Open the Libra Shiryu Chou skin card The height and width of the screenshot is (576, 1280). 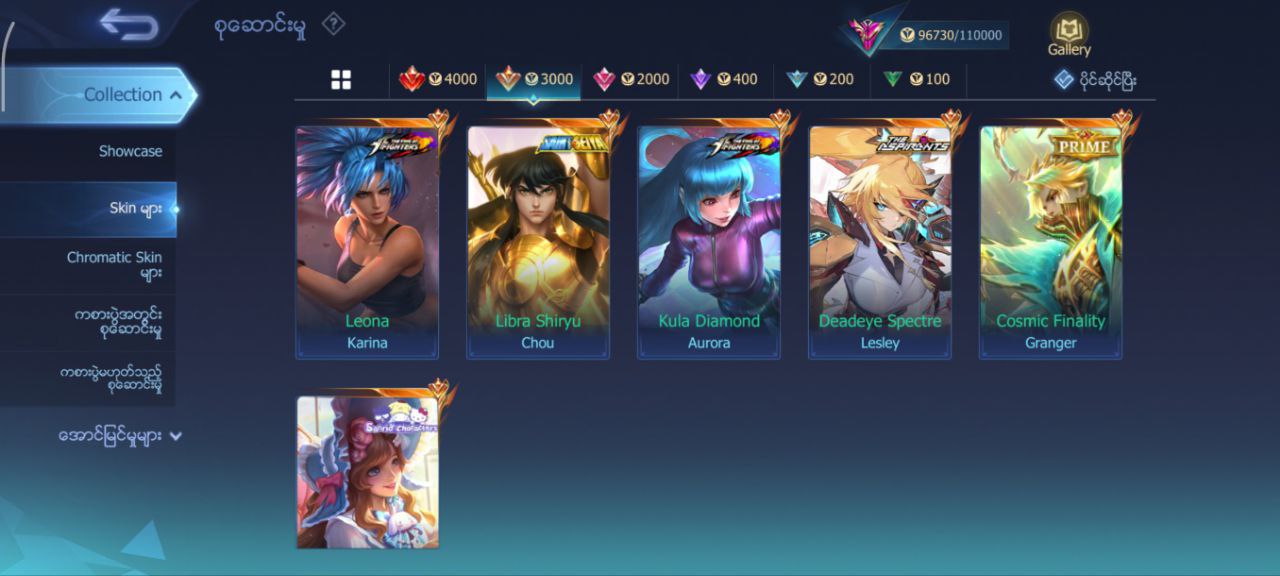click(x=538, y=242)
